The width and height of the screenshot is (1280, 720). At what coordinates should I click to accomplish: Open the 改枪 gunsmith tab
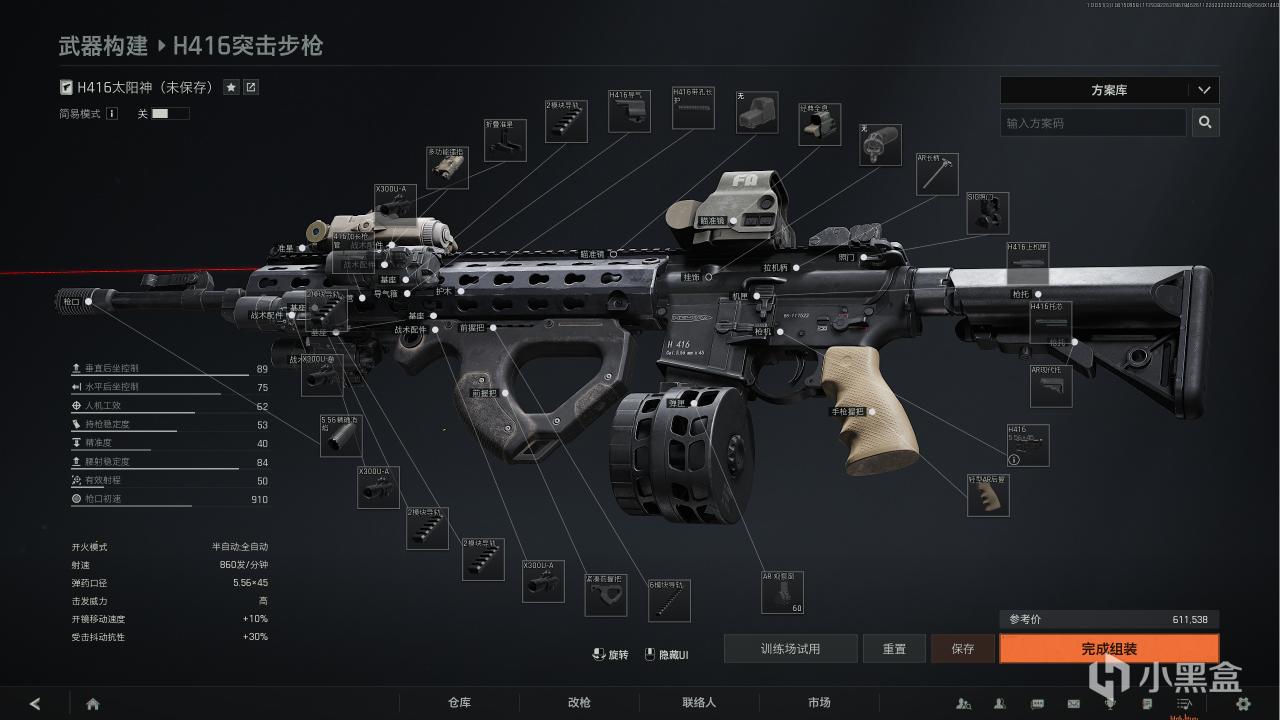point(579,703)
